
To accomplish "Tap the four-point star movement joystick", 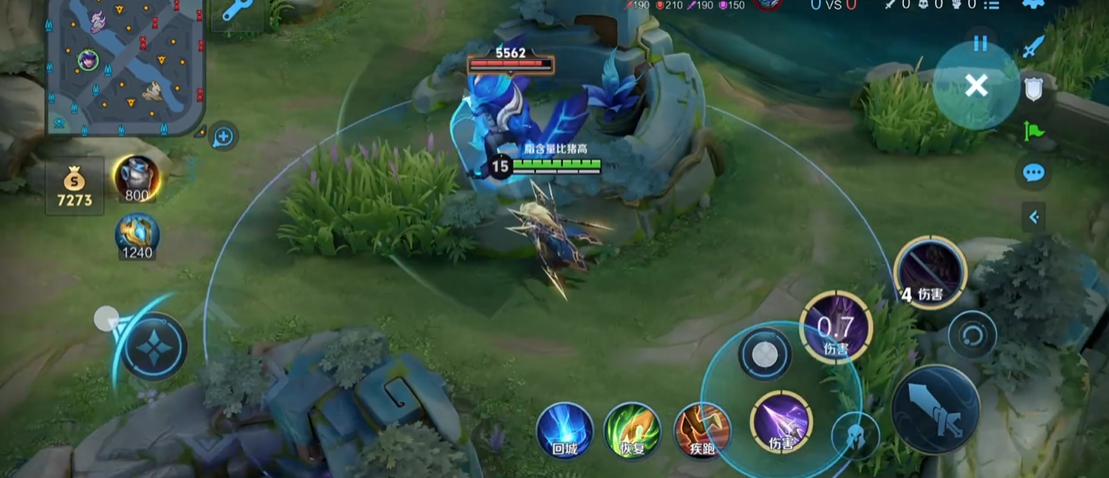I will click(154, 346).
